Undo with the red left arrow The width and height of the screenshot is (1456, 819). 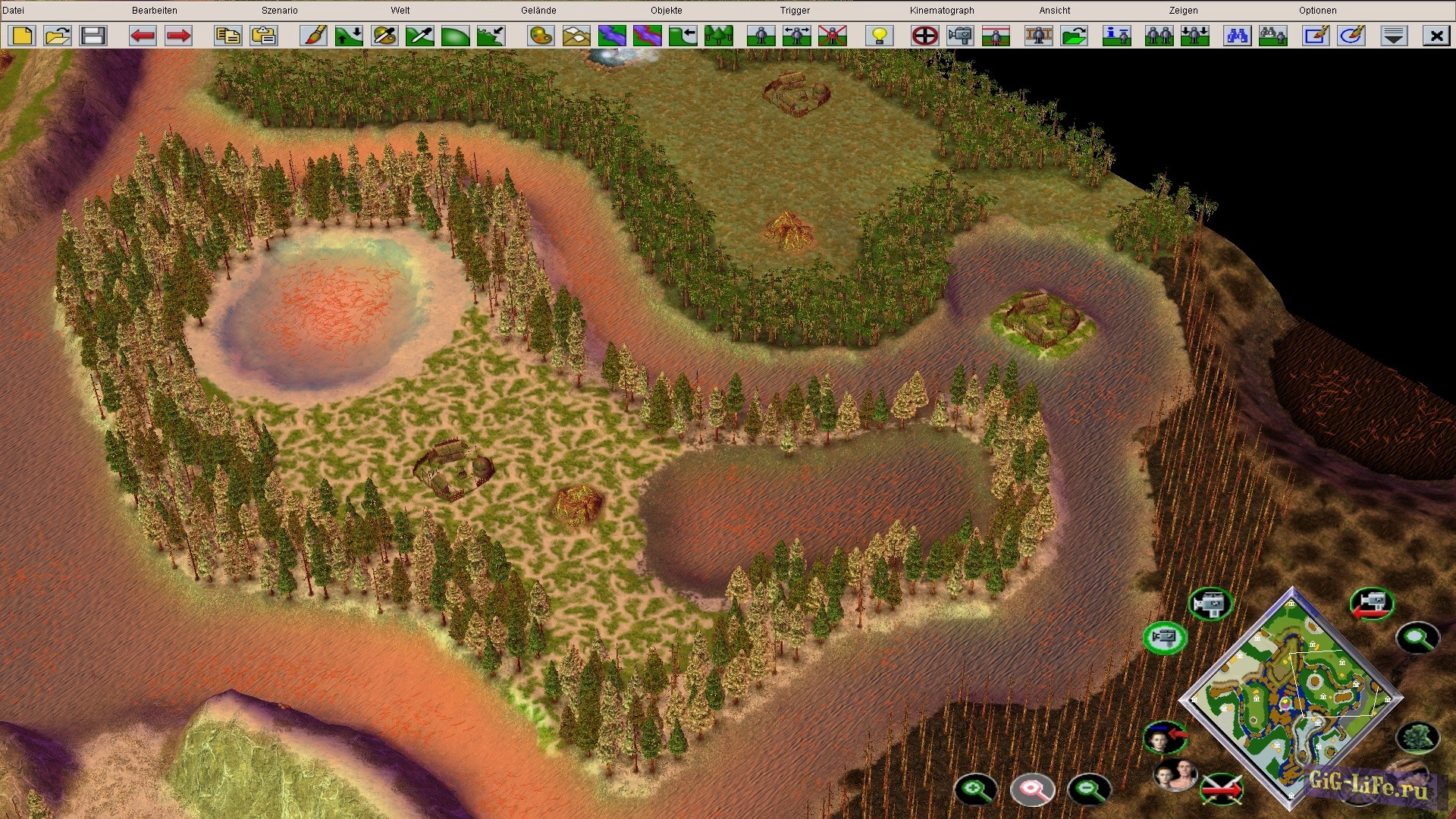(143, 36)
